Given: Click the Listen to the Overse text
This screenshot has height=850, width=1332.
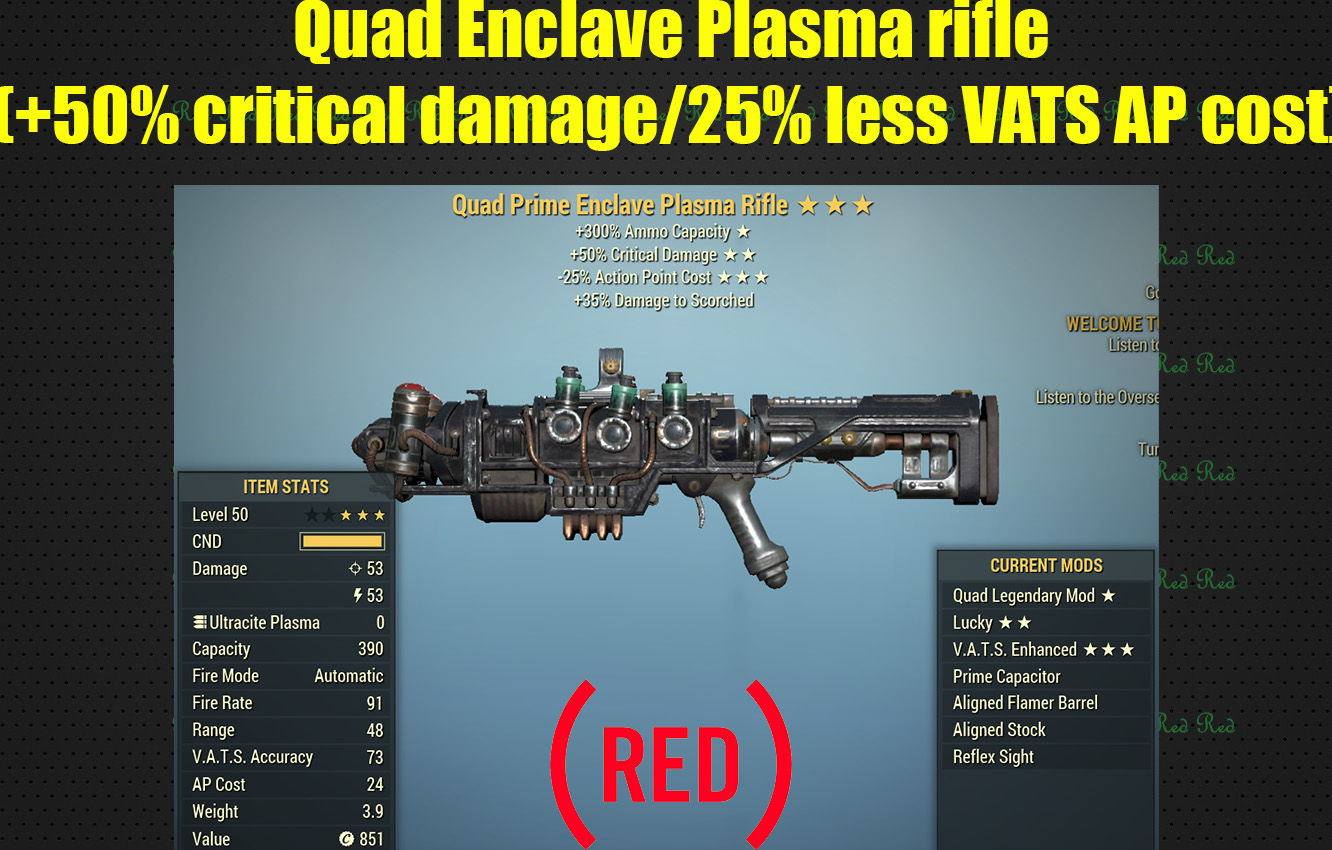Looking at the screenshot, I should point(1098,397).
